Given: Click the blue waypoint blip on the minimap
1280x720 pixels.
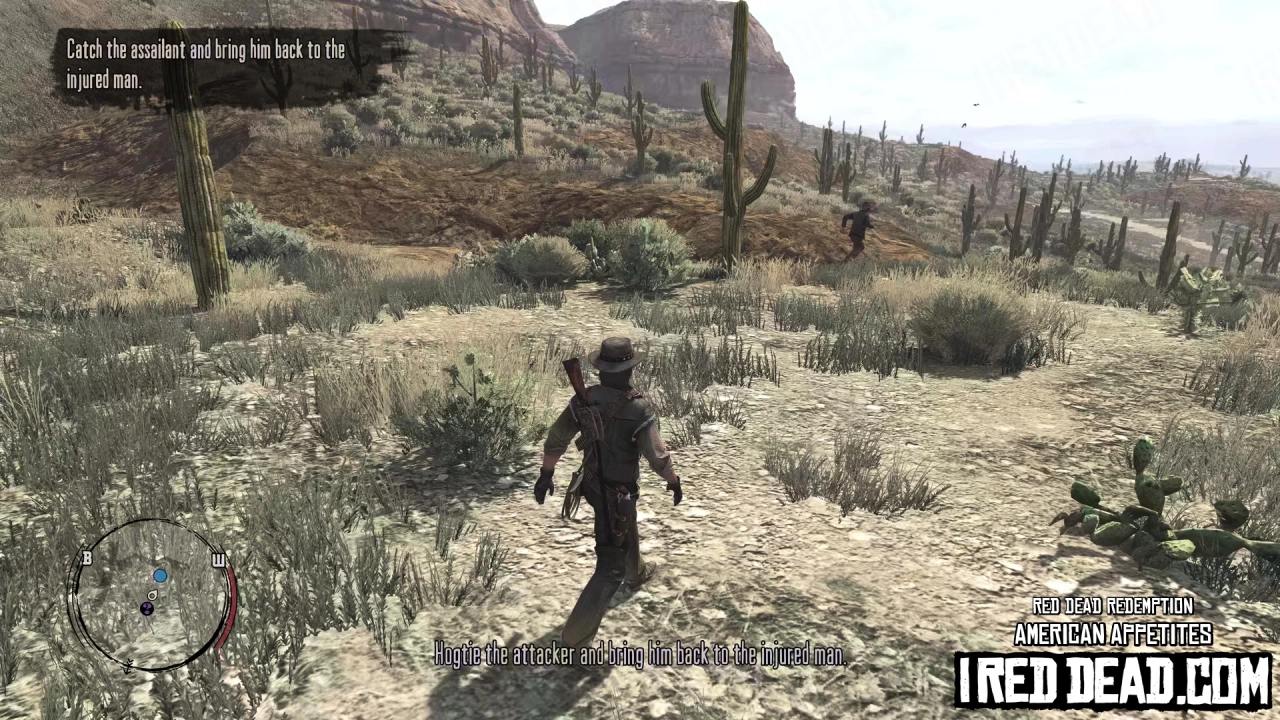Looking at the screenshot, I should (x=160, y=575).
